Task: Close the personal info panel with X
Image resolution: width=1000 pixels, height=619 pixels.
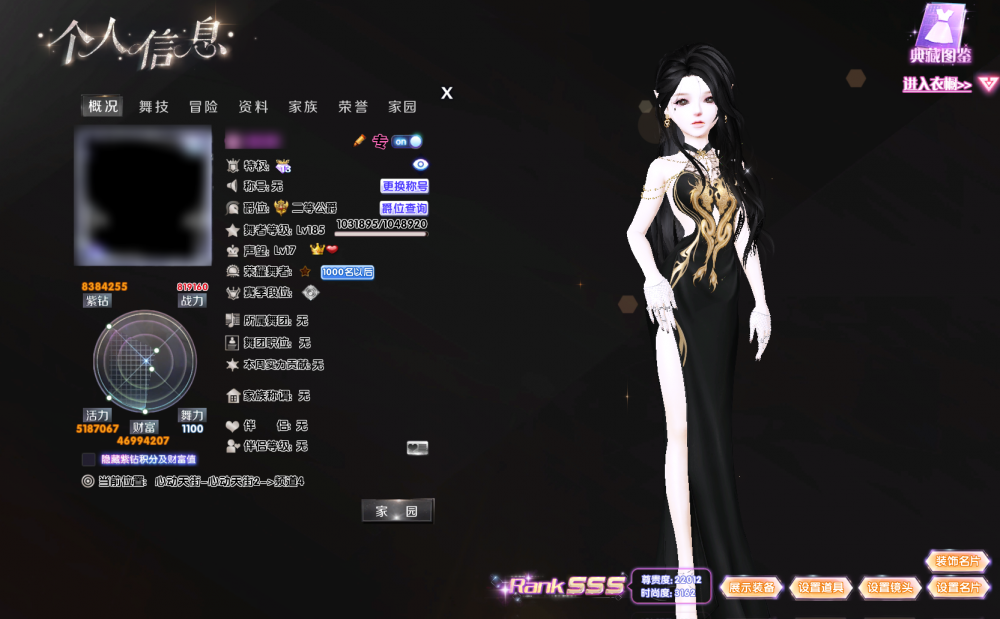Action: (447, 93)
